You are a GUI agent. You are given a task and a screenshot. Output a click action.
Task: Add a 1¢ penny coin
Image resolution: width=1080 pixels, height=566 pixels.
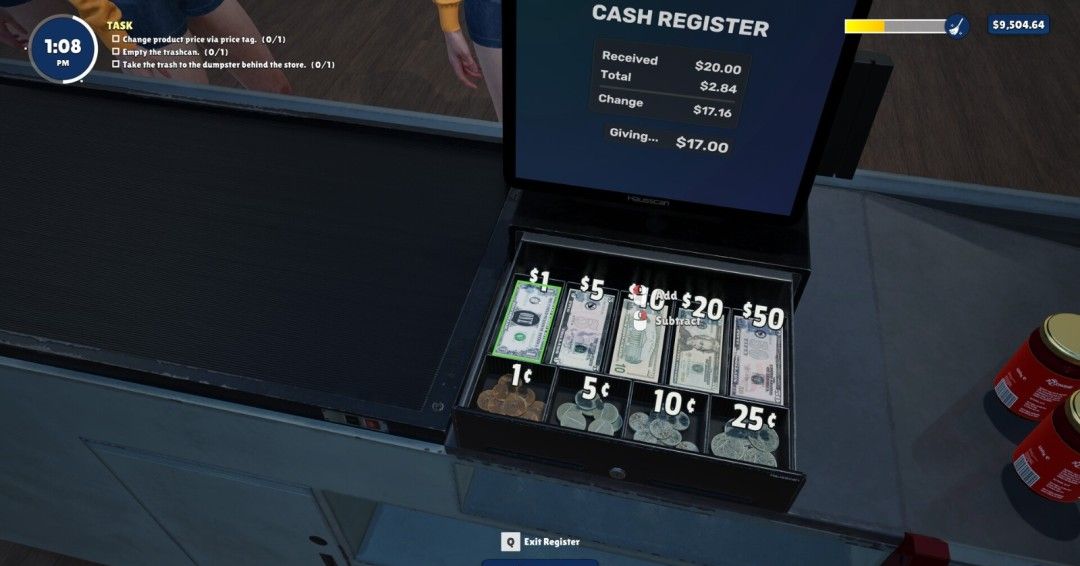510,400
